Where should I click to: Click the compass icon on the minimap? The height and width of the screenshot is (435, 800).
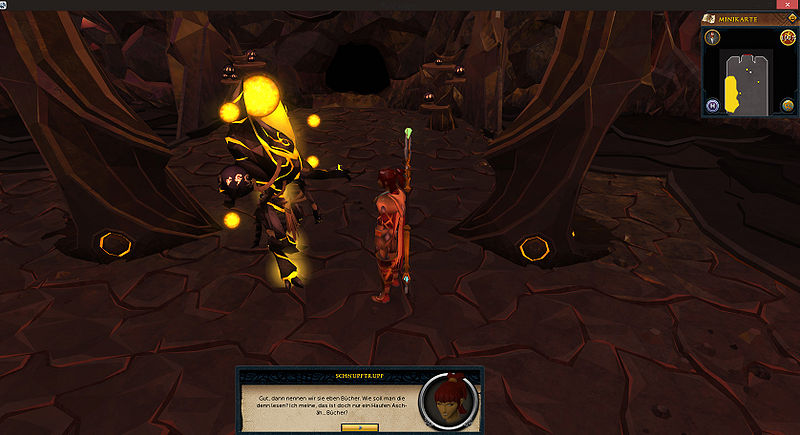tap(713, 38)
